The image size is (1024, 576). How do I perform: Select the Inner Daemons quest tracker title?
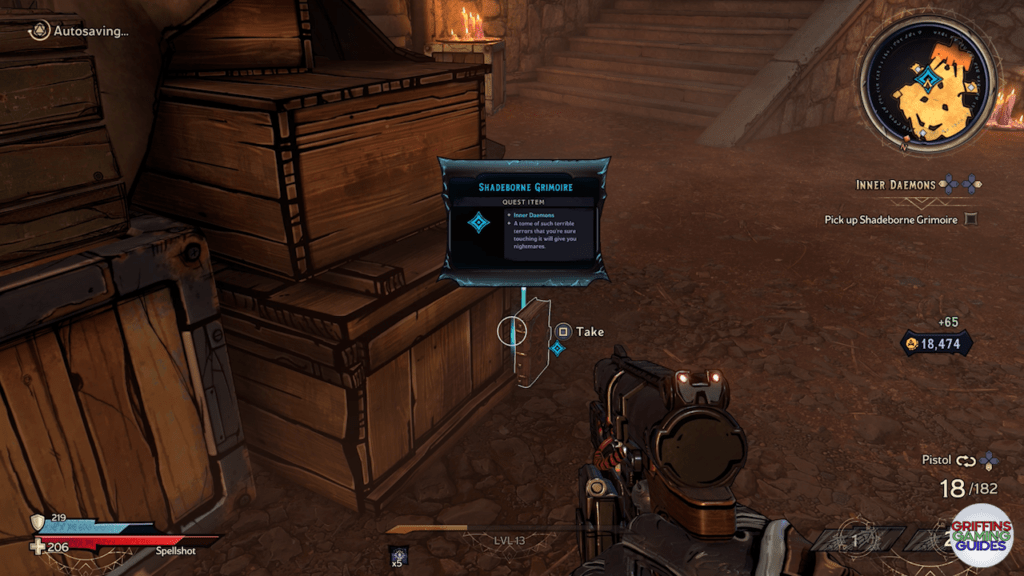click(895, 185)
